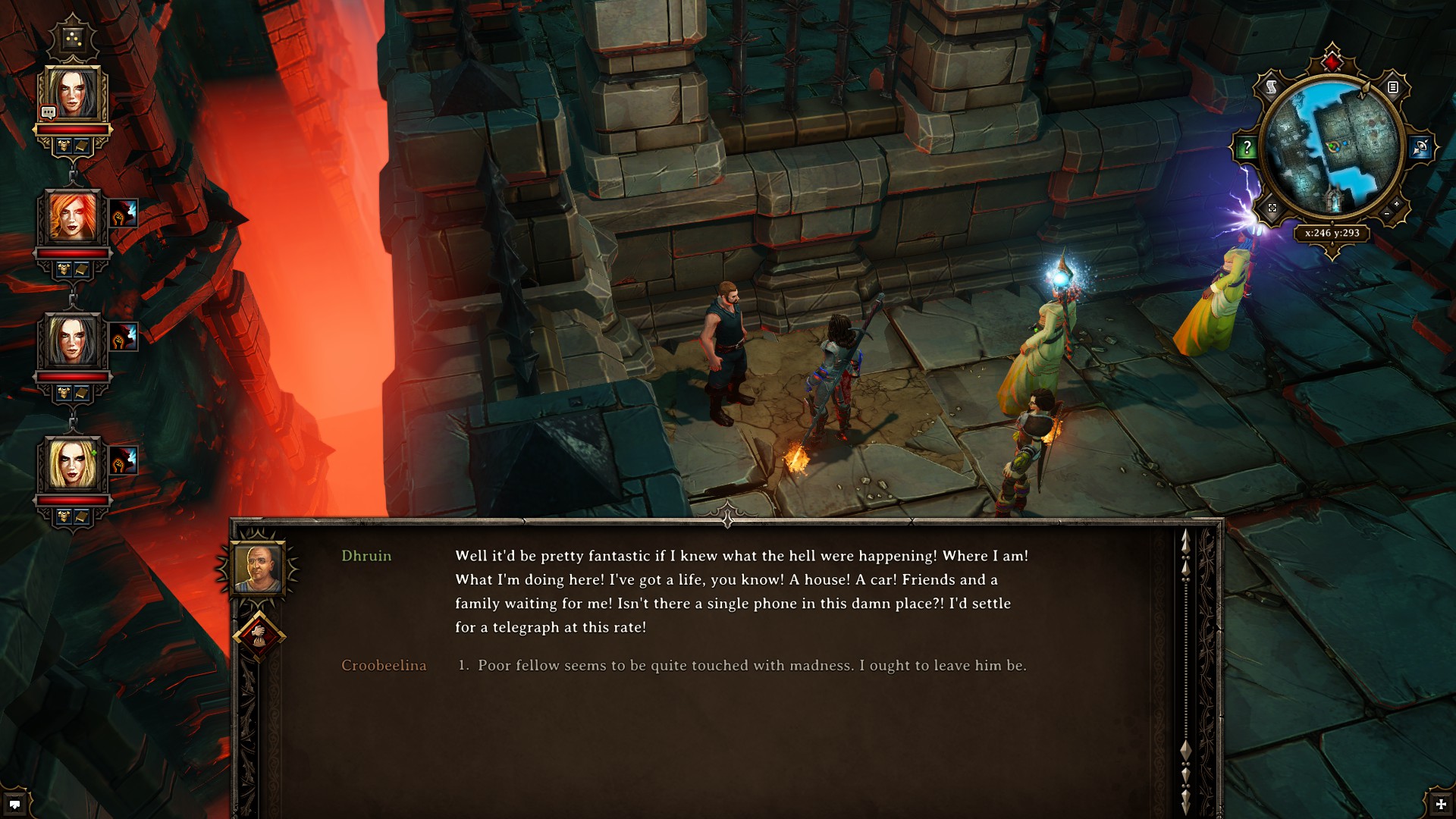Toggle the enemy-sighting eye icon beside minimap
This screenshot has width=1456, height=819.
tap(1420, 146)
